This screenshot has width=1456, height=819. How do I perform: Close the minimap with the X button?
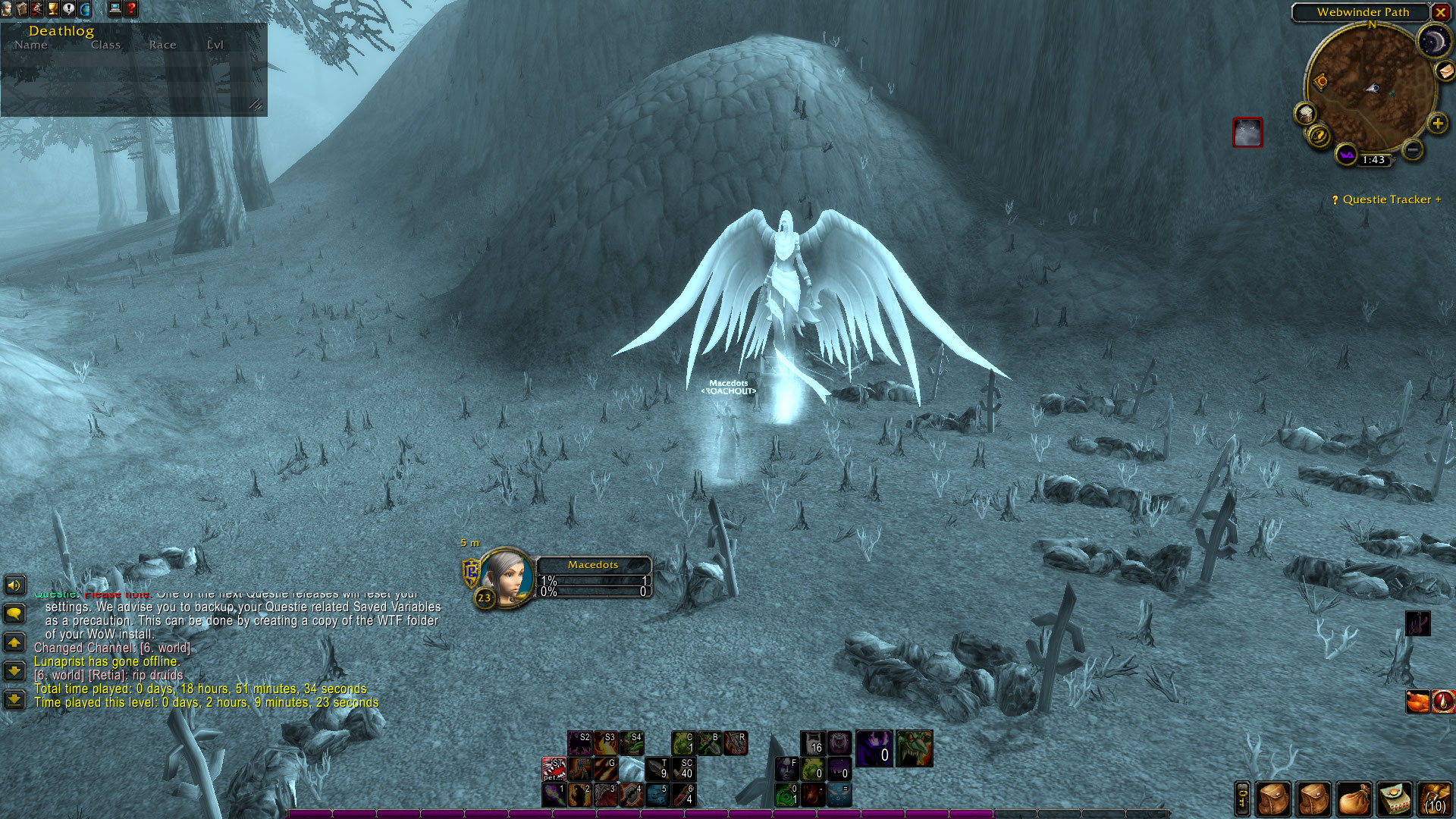click(x=1440, y=12)
